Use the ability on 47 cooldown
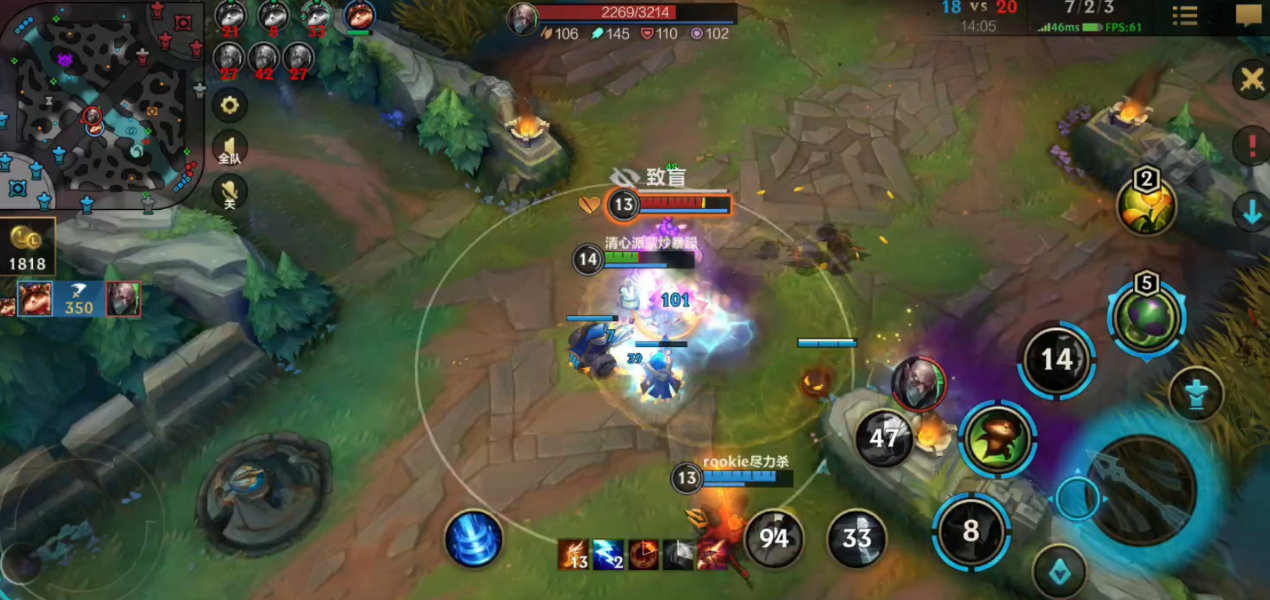The image size is (1270, 600). pos(884,438)
